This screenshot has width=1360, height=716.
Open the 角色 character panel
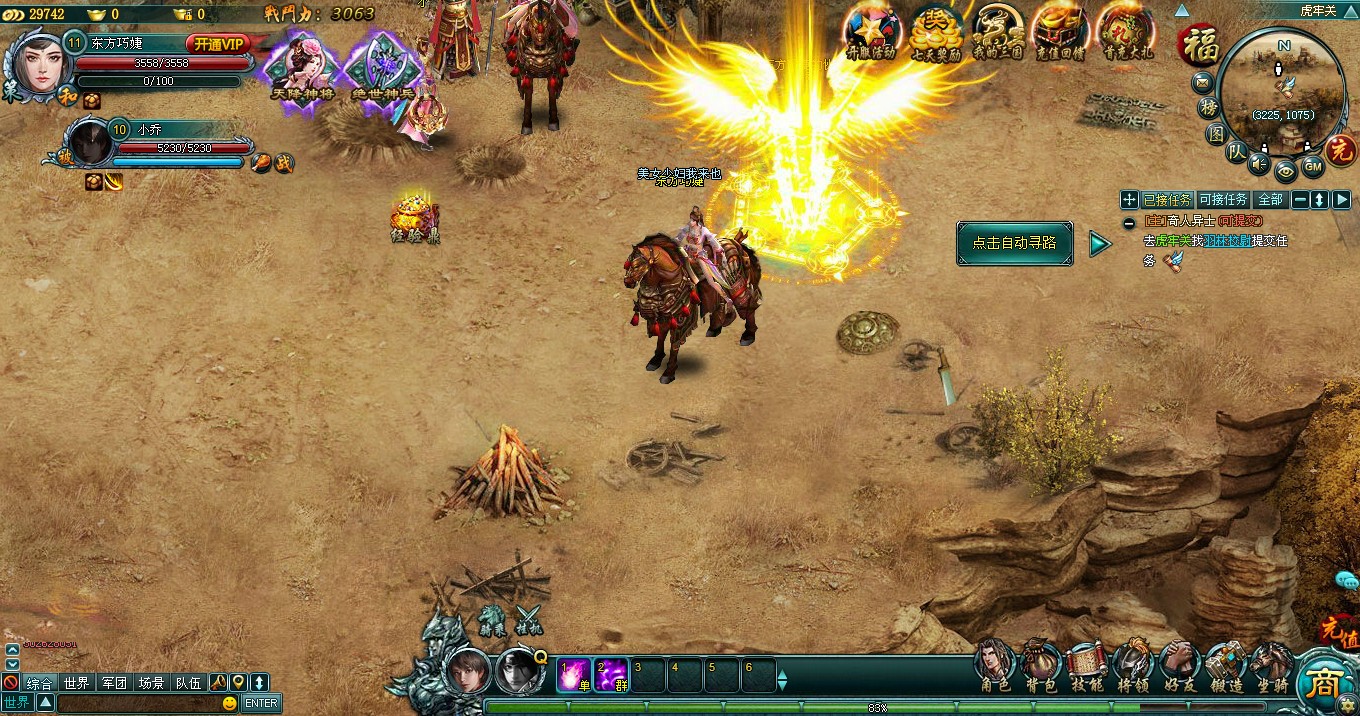(994, 665)
